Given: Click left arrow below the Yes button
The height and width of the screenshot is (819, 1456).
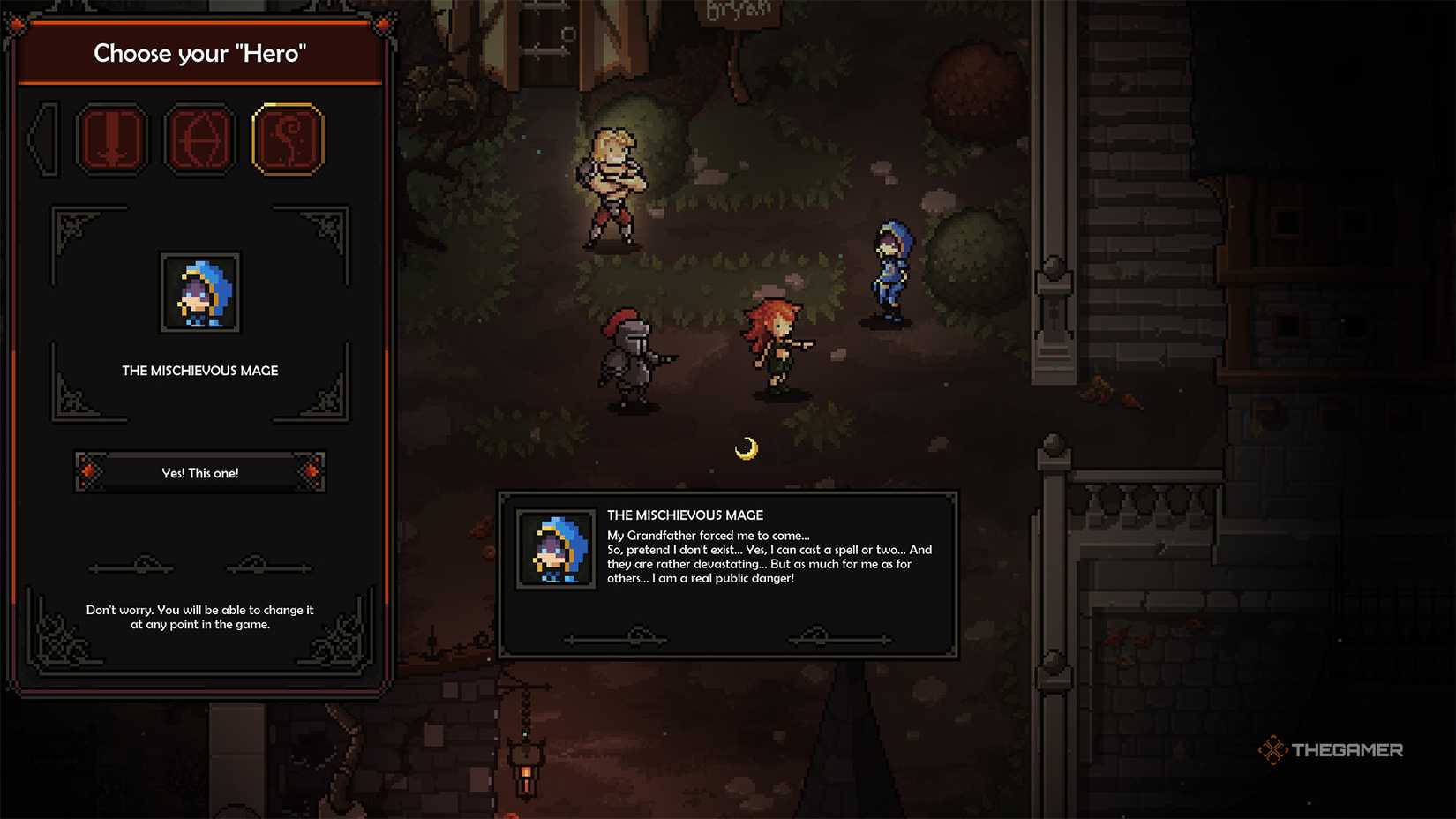Looking at the screenshot, I should point(131,566).
